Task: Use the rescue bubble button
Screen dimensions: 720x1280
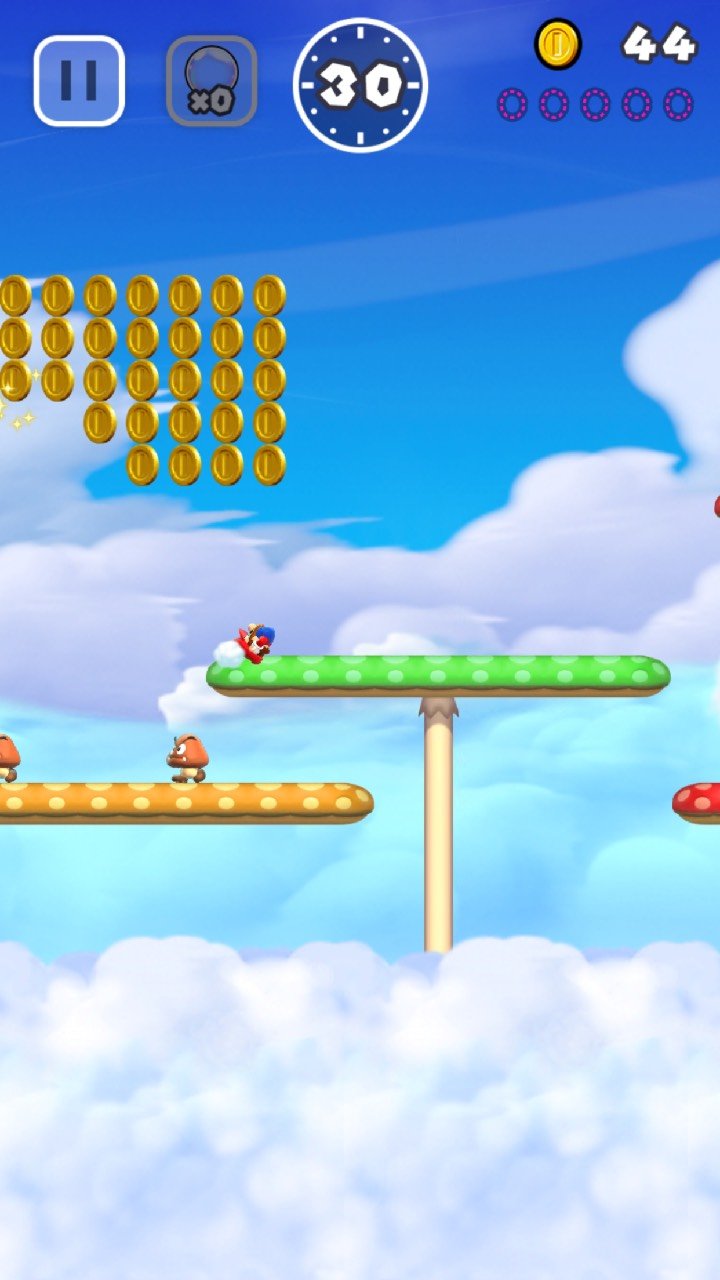Action: tap(211, 81)
